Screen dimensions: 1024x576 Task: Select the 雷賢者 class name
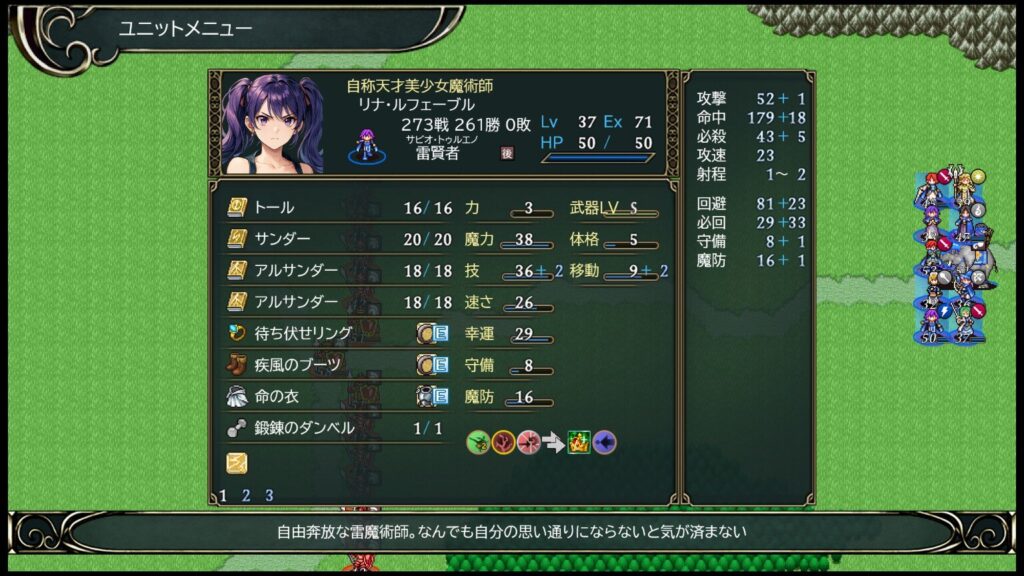437,153
